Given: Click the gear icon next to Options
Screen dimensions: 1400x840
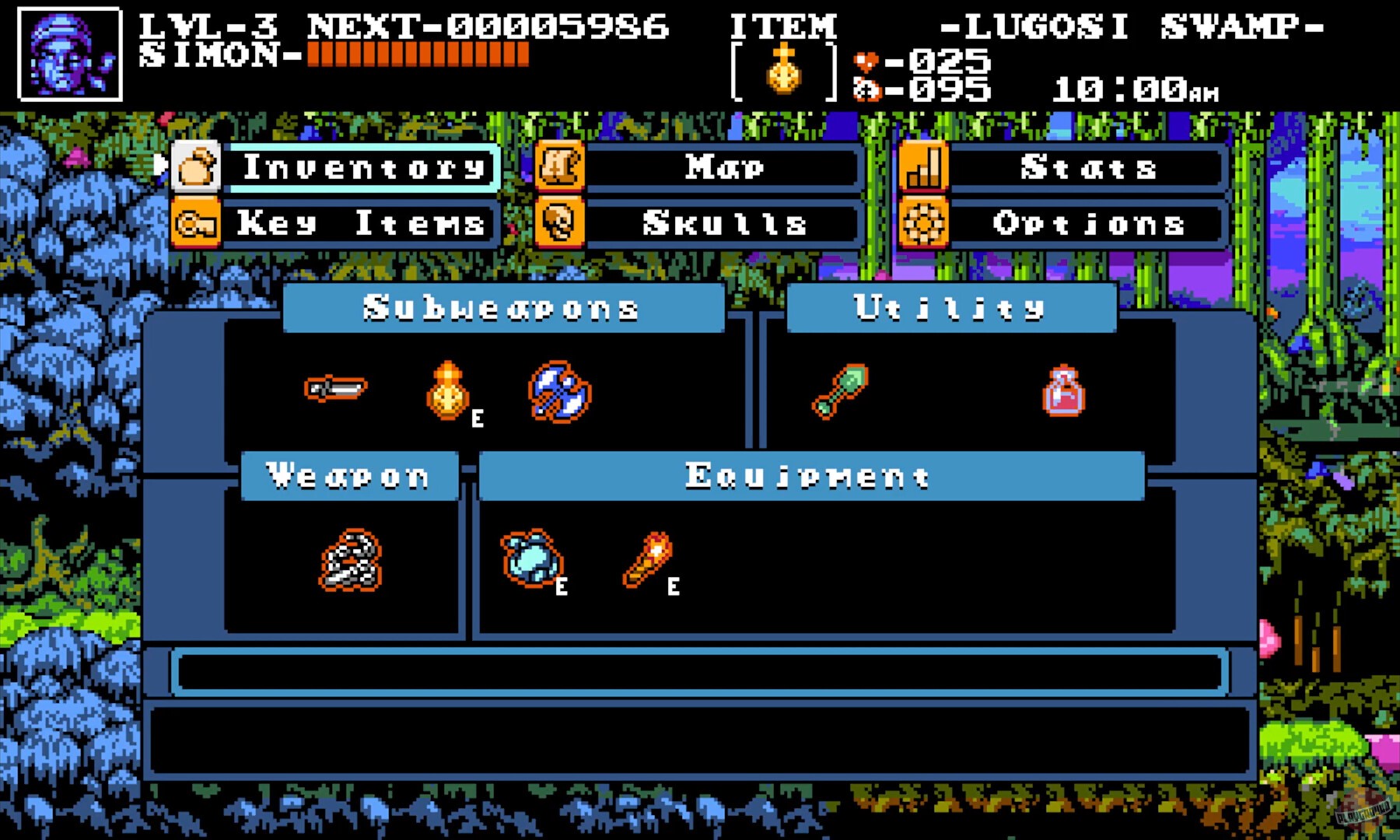Looking at the screenshot, I should coord(922,225).
